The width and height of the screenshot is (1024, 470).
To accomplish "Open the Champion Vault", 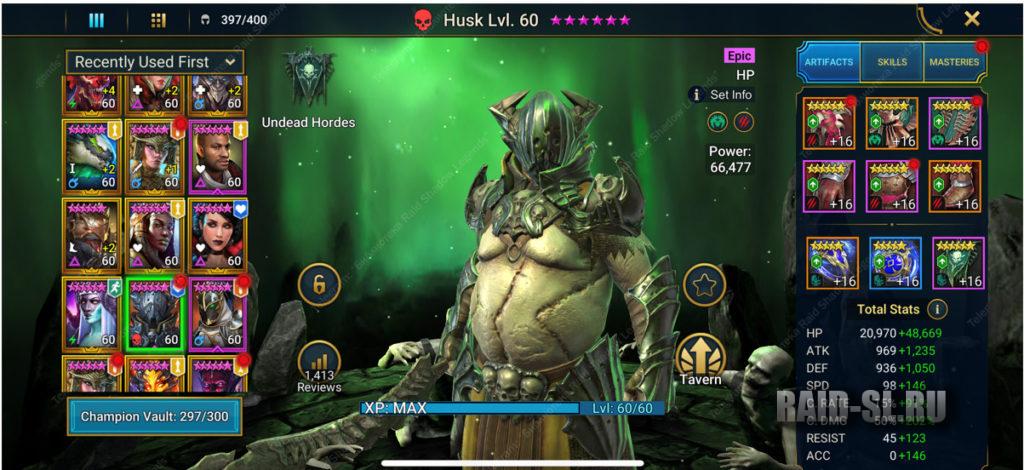I will click(x=153, y=415).
